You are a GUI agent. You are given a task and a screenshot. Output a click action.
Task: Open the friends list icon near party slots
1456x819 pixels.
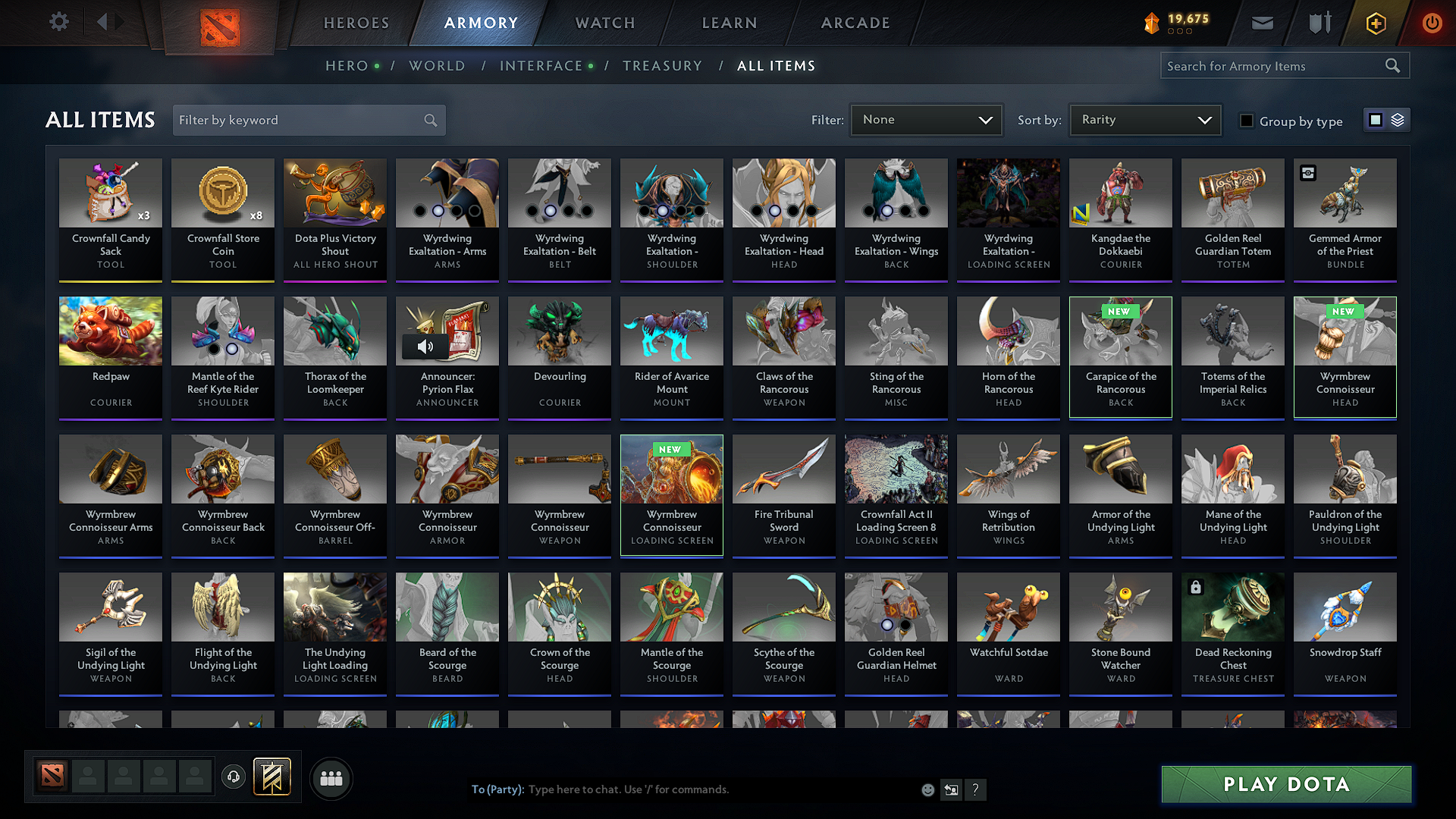tap(331, 778)
